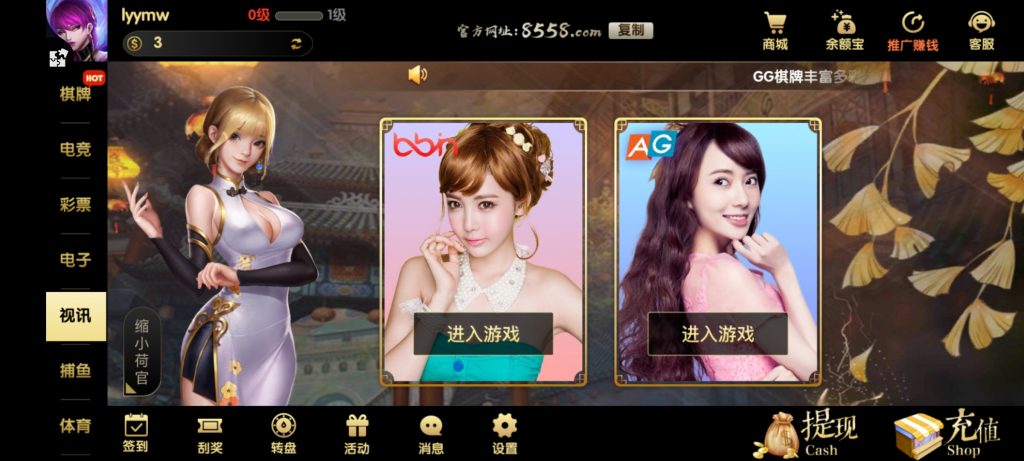
Task: Refresh the coin balance
Action: 296,43
